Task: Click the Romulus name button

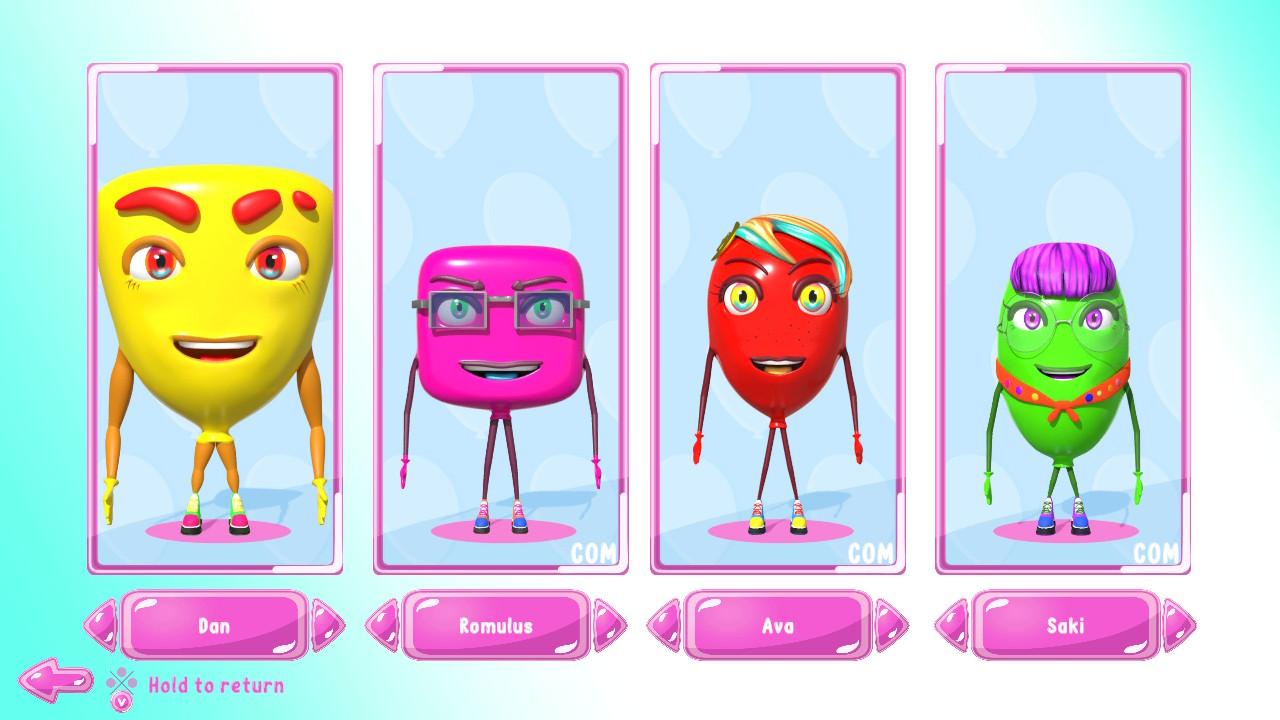Action: [x=496, y=626]
